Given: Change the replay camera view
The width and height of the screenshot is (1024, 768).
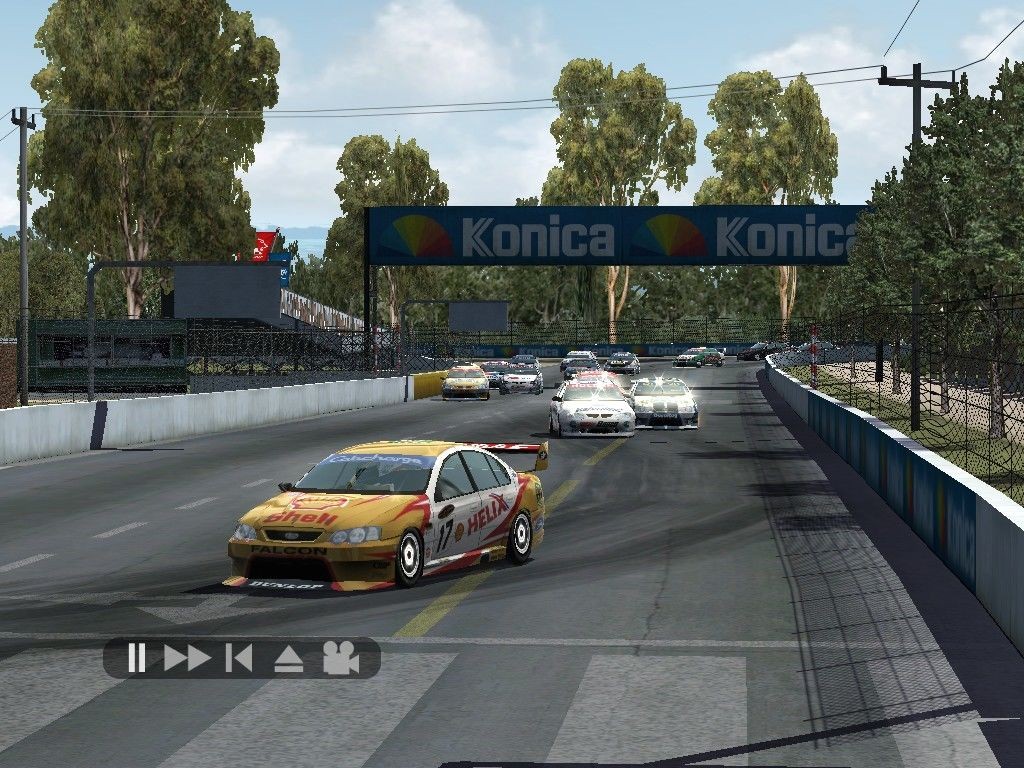Looking at the screenshot, I should coord(340,658).
